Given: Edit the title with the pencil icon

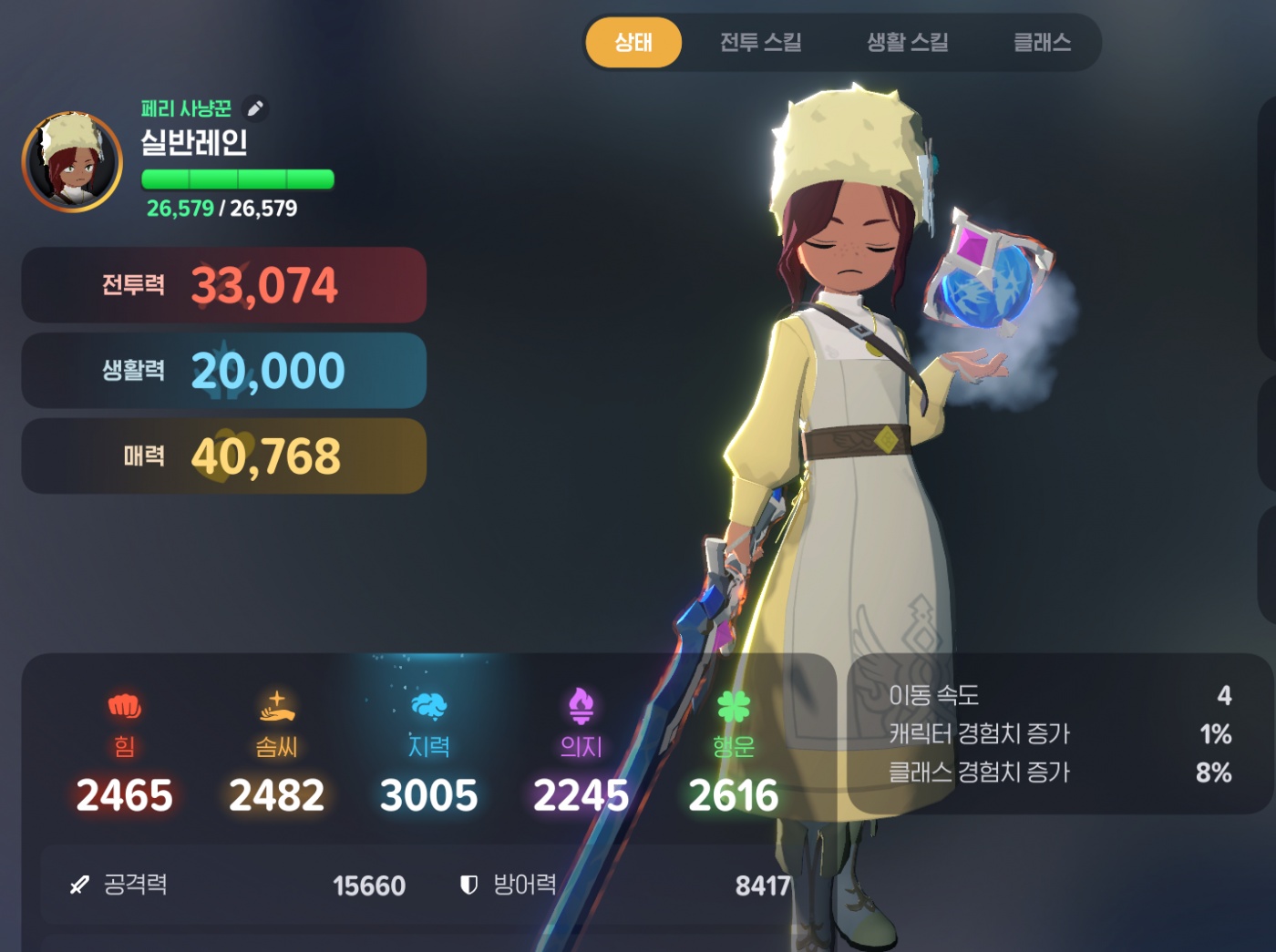Looking at the screenshot, I should (256, 109).
